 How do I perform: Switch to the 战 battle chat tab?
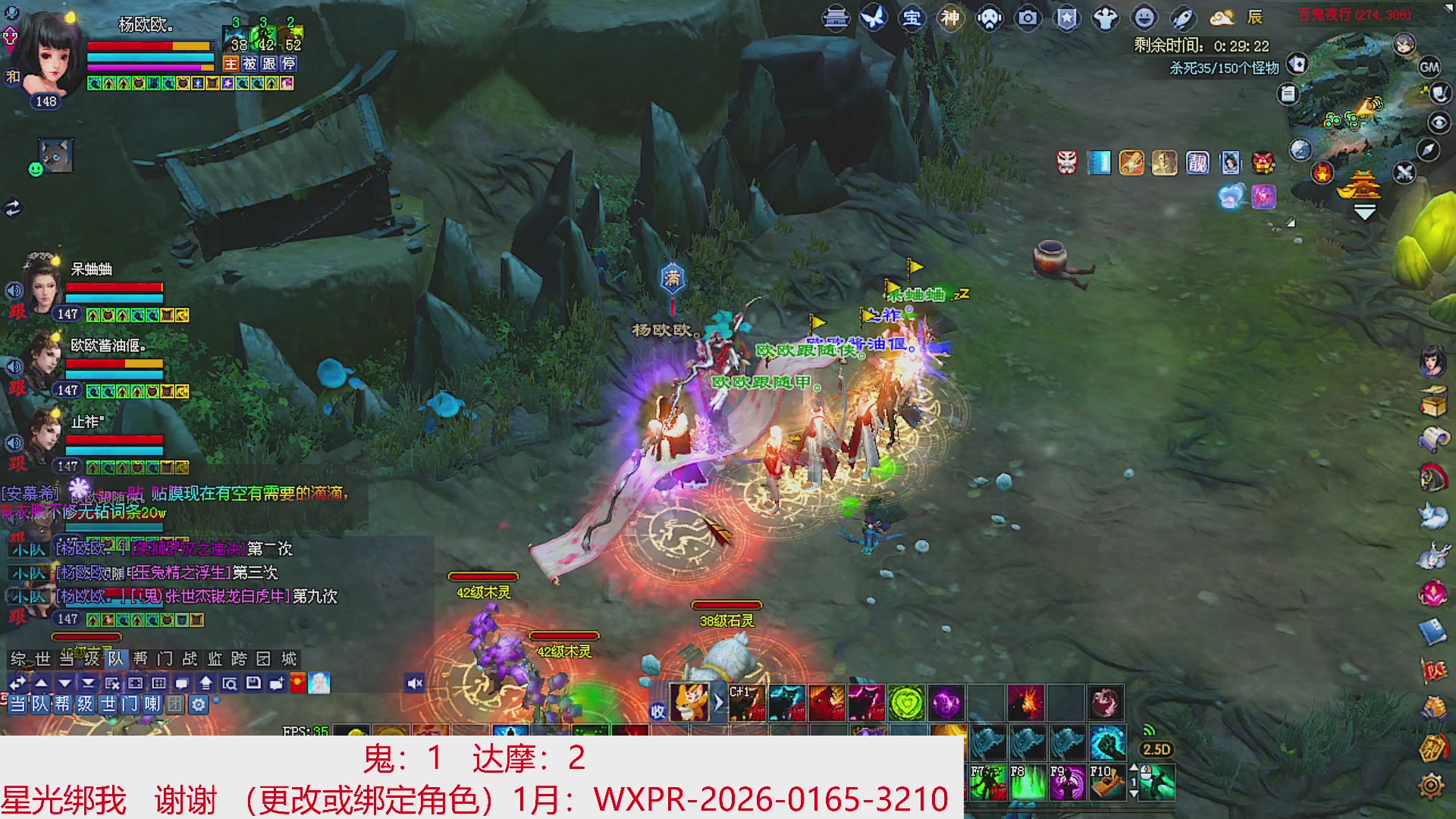click(x=191, y=660)
